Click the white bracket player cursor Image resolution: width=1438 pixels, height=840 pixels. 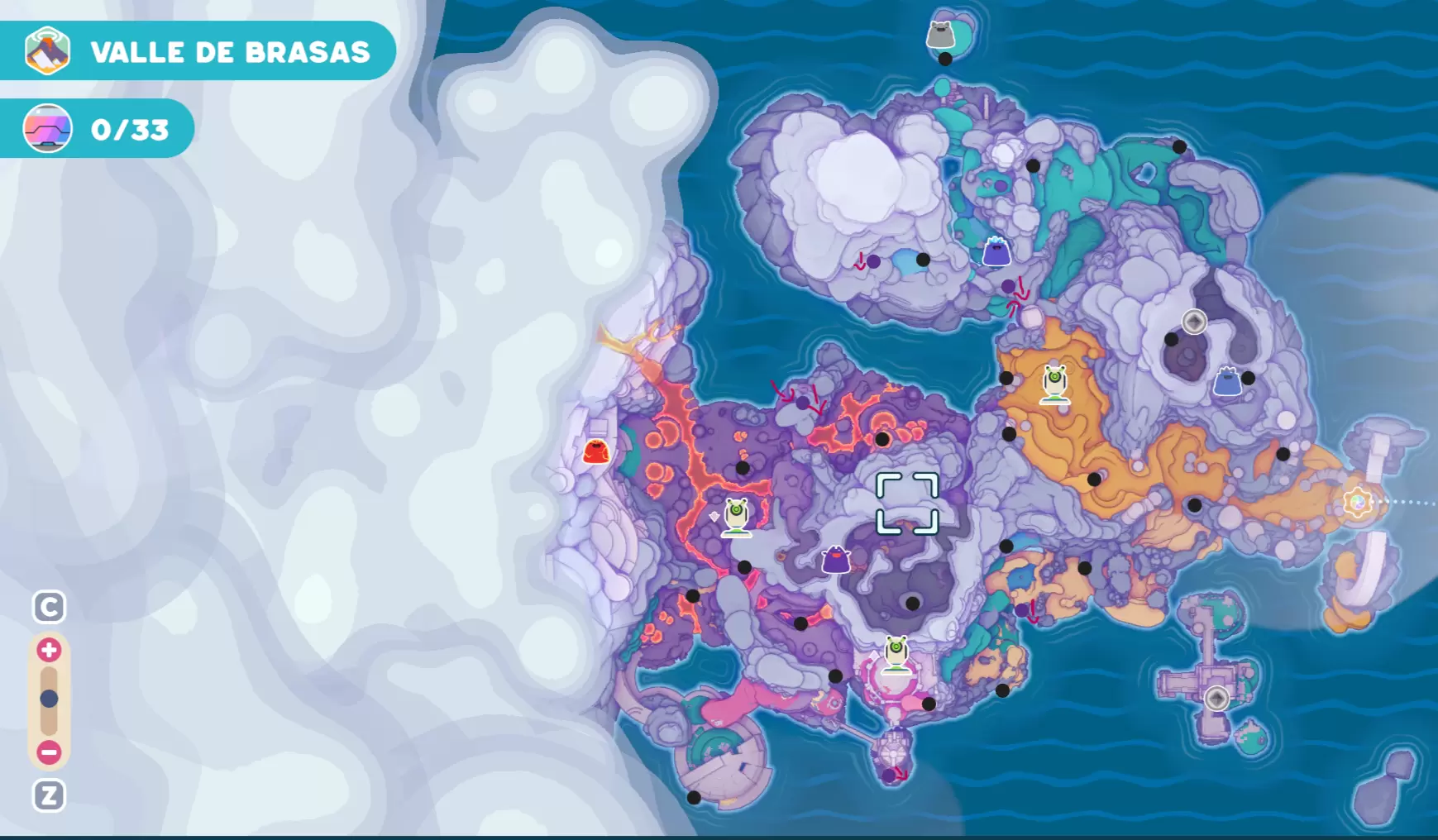(907, 503)
